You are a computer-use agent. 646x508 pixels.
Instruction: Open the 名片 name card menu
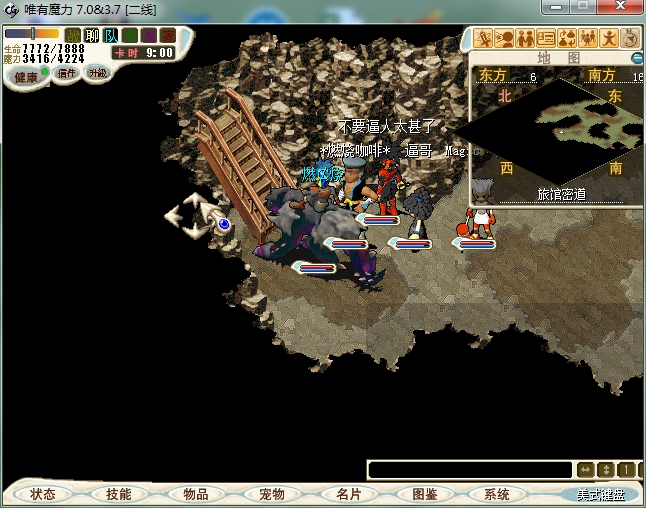point(348,494)
